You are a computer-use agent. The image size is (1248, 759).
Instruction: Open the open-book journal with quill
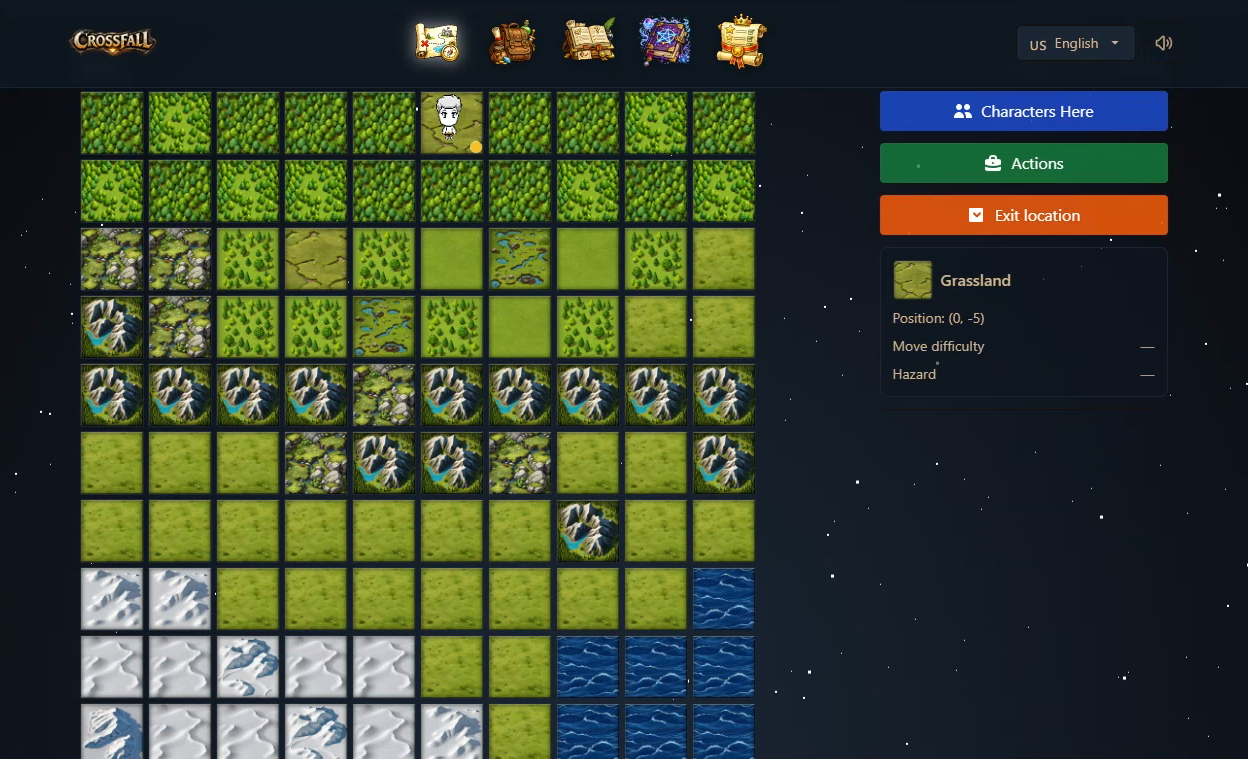(588, 42)
